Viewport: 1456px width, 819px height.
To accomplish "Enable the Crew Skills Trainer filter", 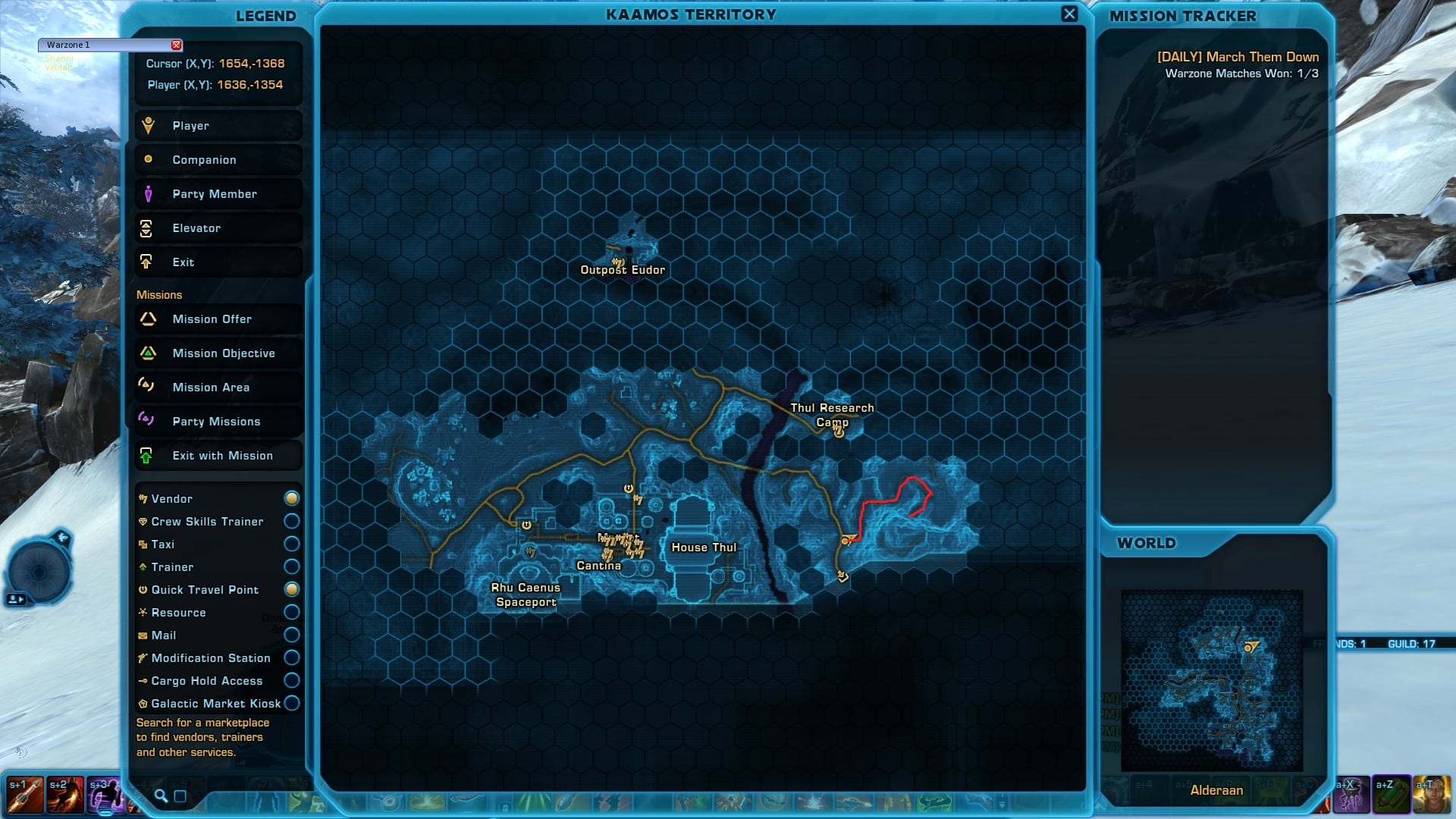I will pos(291,521).
